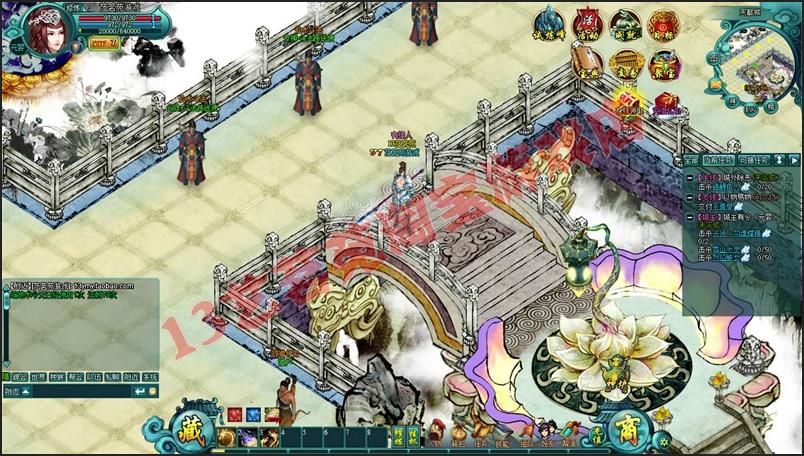The image size is (804, 456).
Task: Click the red gift box icon
Action: click(x=666, y=104)
